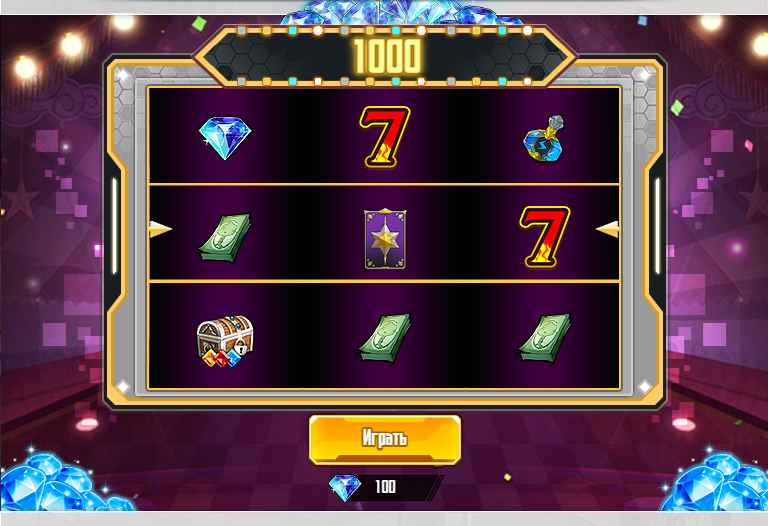Click the yellow Играть button
The image size is (768, 526).
click(x=385, y=440)
